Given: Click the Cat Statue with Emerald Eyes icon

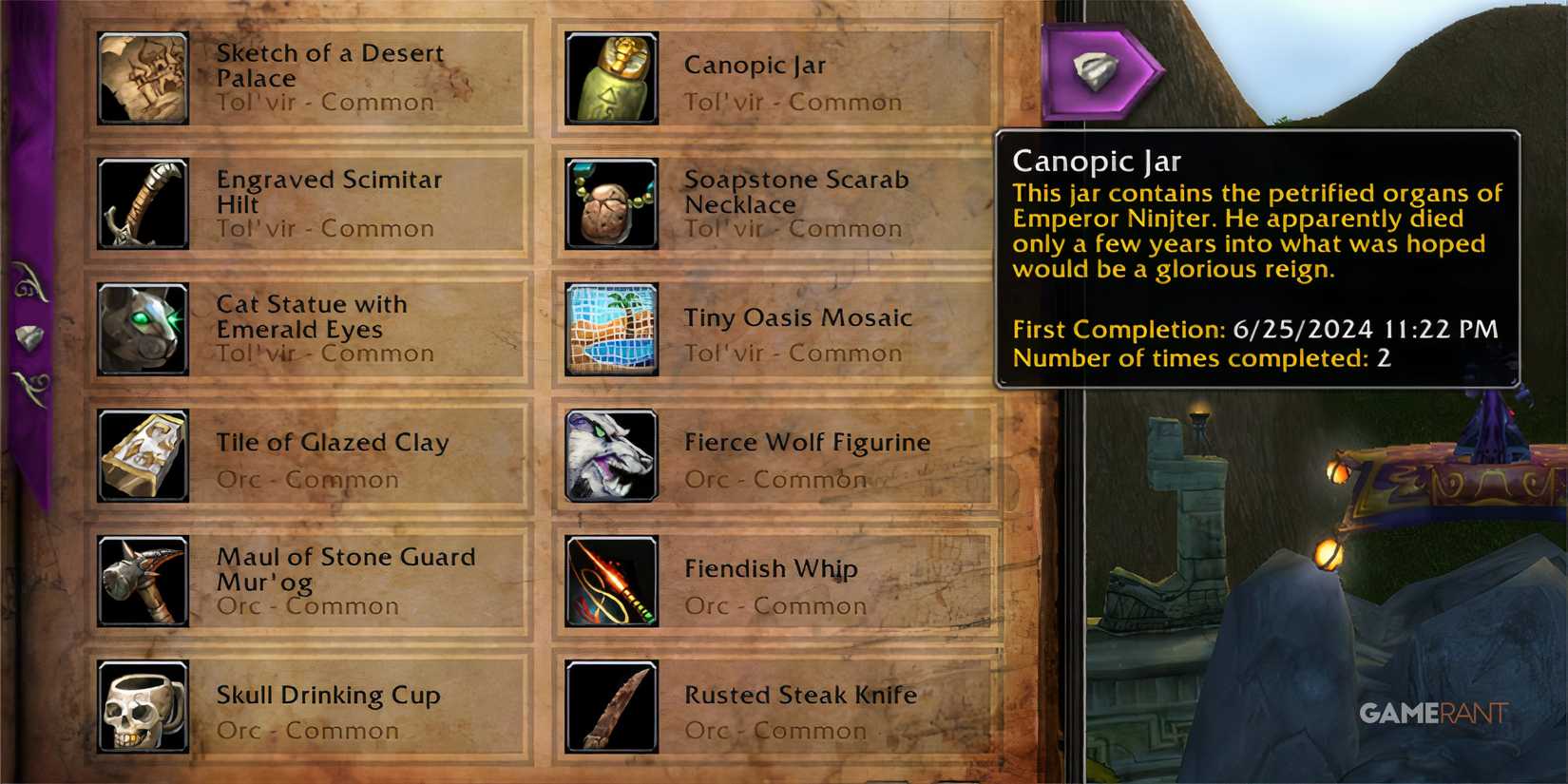Looking at the screenshot, I should (x=143, y=328).
